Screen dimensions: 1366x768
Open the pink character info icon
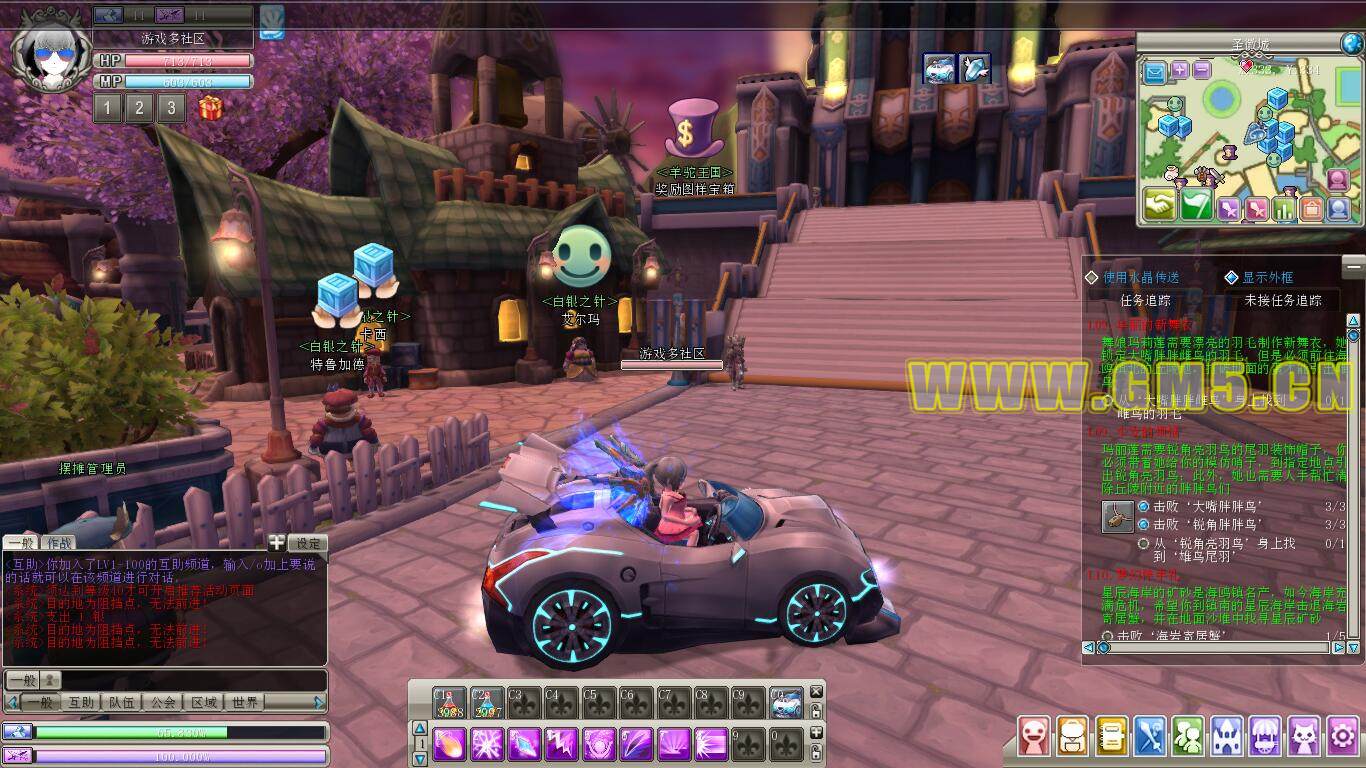(1034, 737)
